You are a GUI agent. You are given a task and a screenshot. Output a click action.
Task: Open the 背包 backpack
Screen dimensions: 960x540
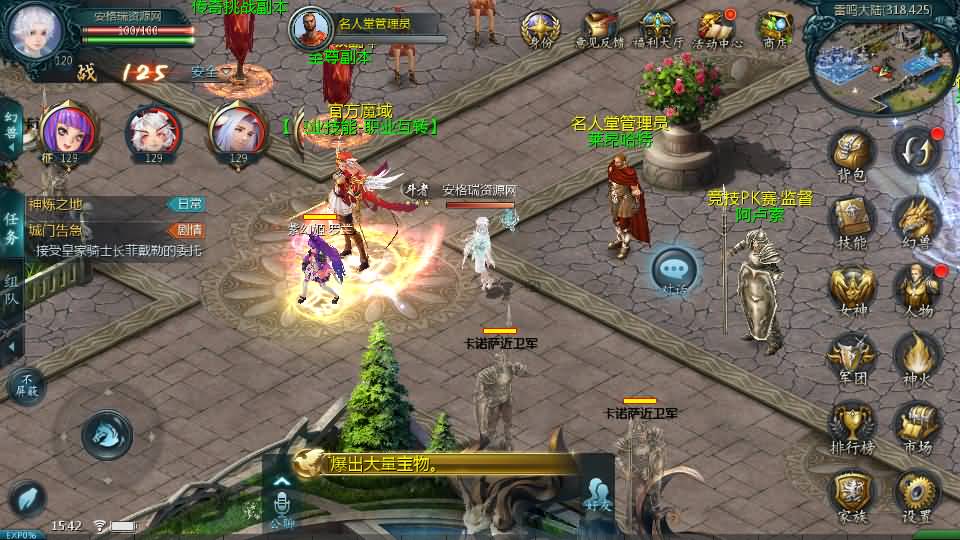[x=851, y=155]
